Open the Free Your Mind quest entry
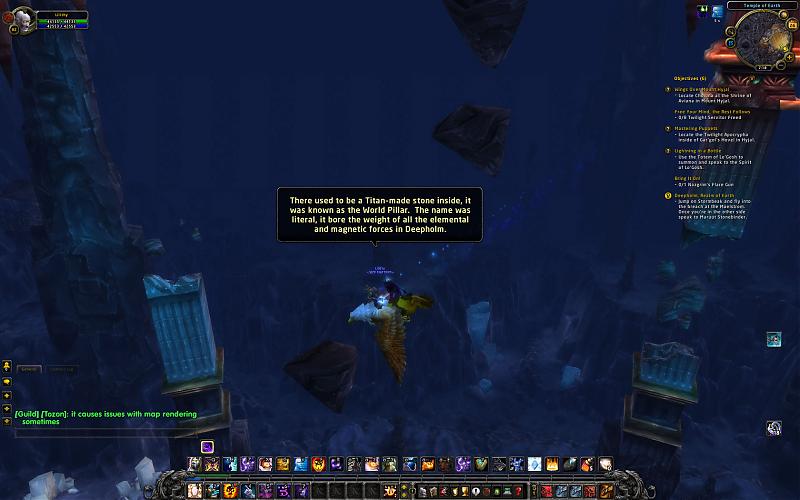The height and width of the screenshot is (500, 800). pyautogui.click(x=712, y=111)
